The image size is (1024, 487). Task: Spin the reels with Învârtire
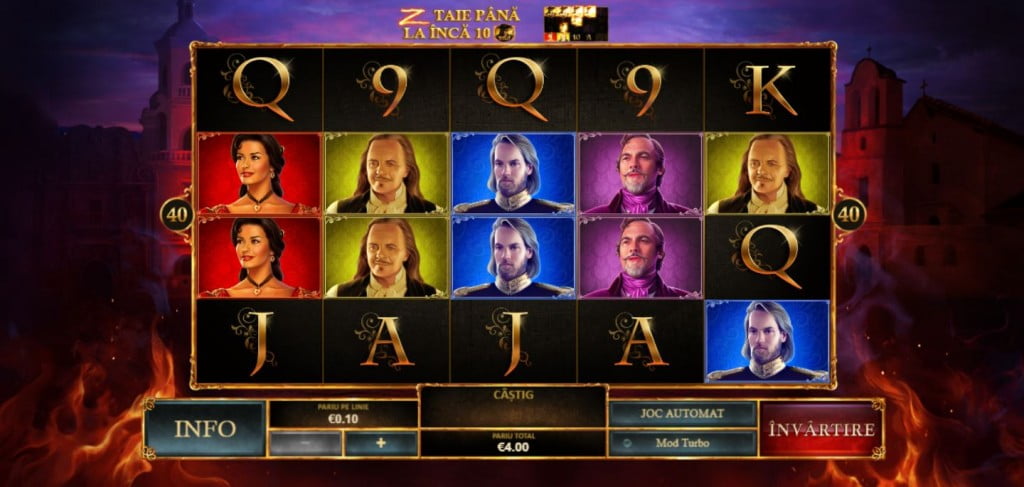[821, 429]
